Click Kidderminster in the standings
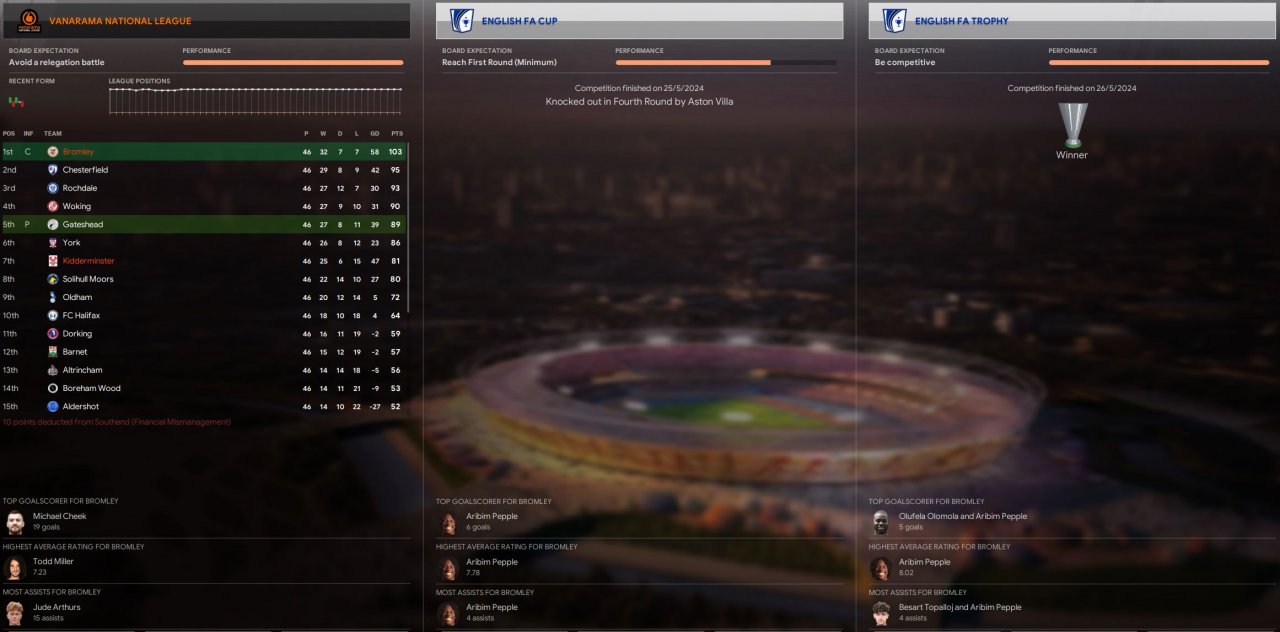1280x632 pixels. 88,261
